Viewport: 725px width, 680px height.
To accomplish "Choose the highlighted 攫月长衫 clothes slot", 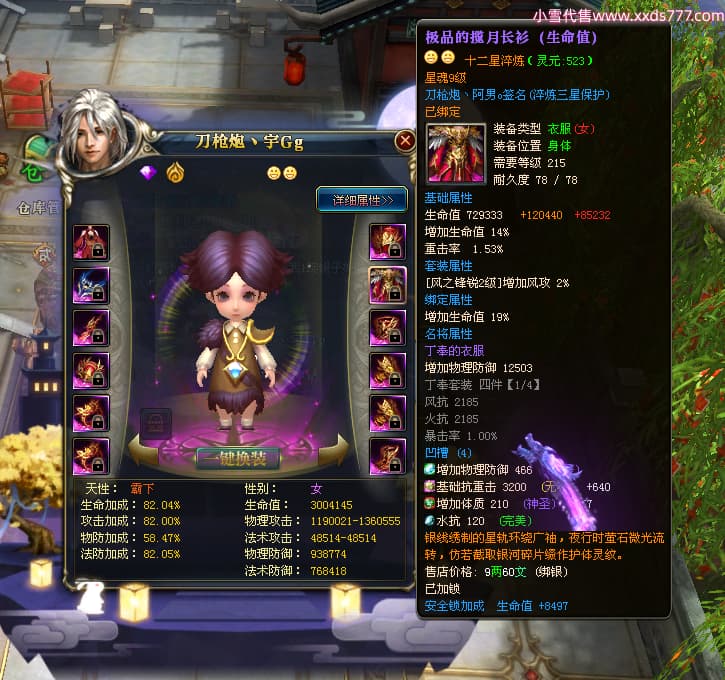I will click(387, 285).
